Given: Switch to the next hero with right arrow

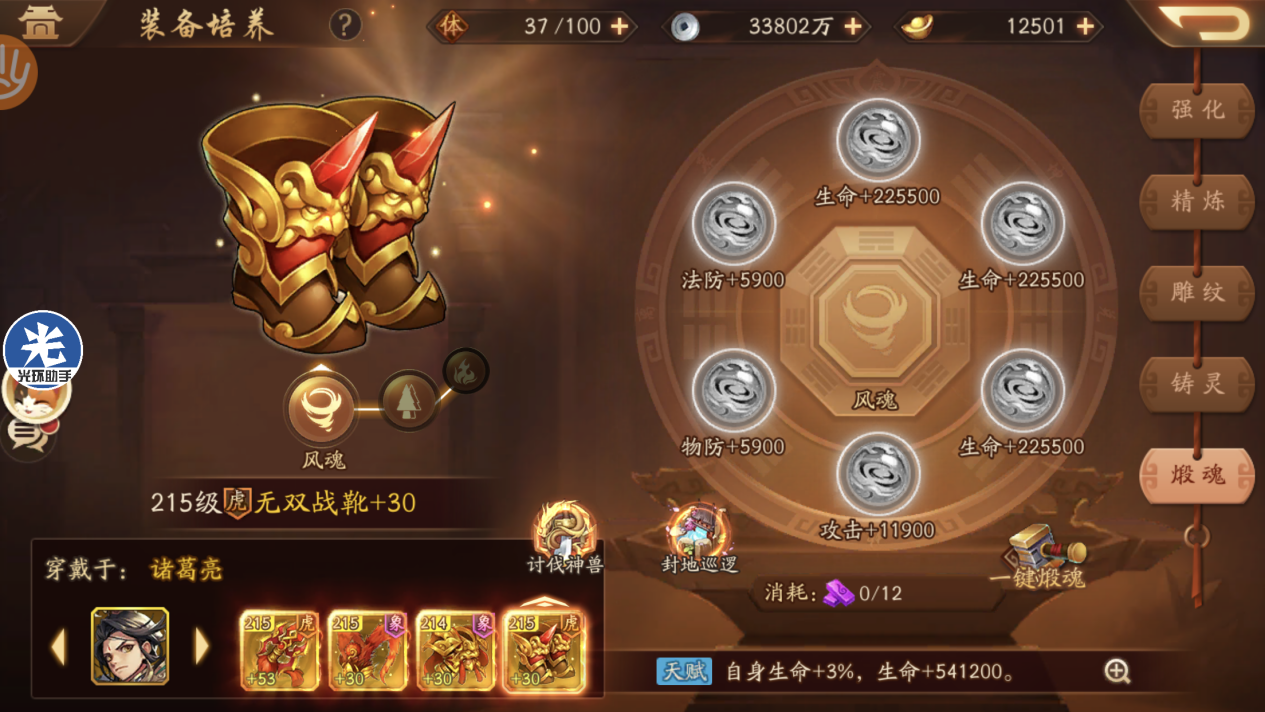Looking at the screenshot, I should (x=202, y=647).
